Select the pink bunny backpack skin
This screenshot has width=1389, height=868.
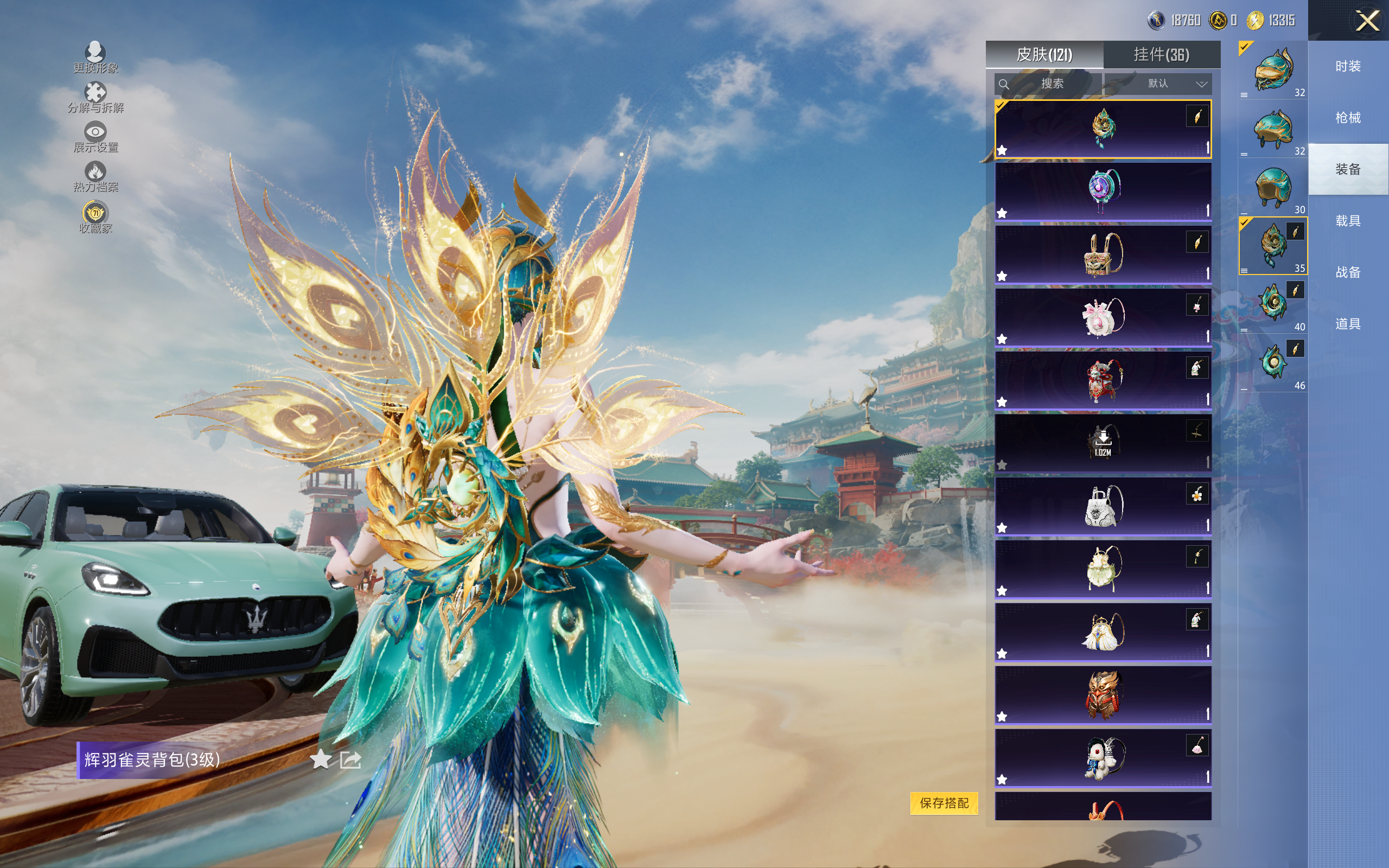point(1103,317)
